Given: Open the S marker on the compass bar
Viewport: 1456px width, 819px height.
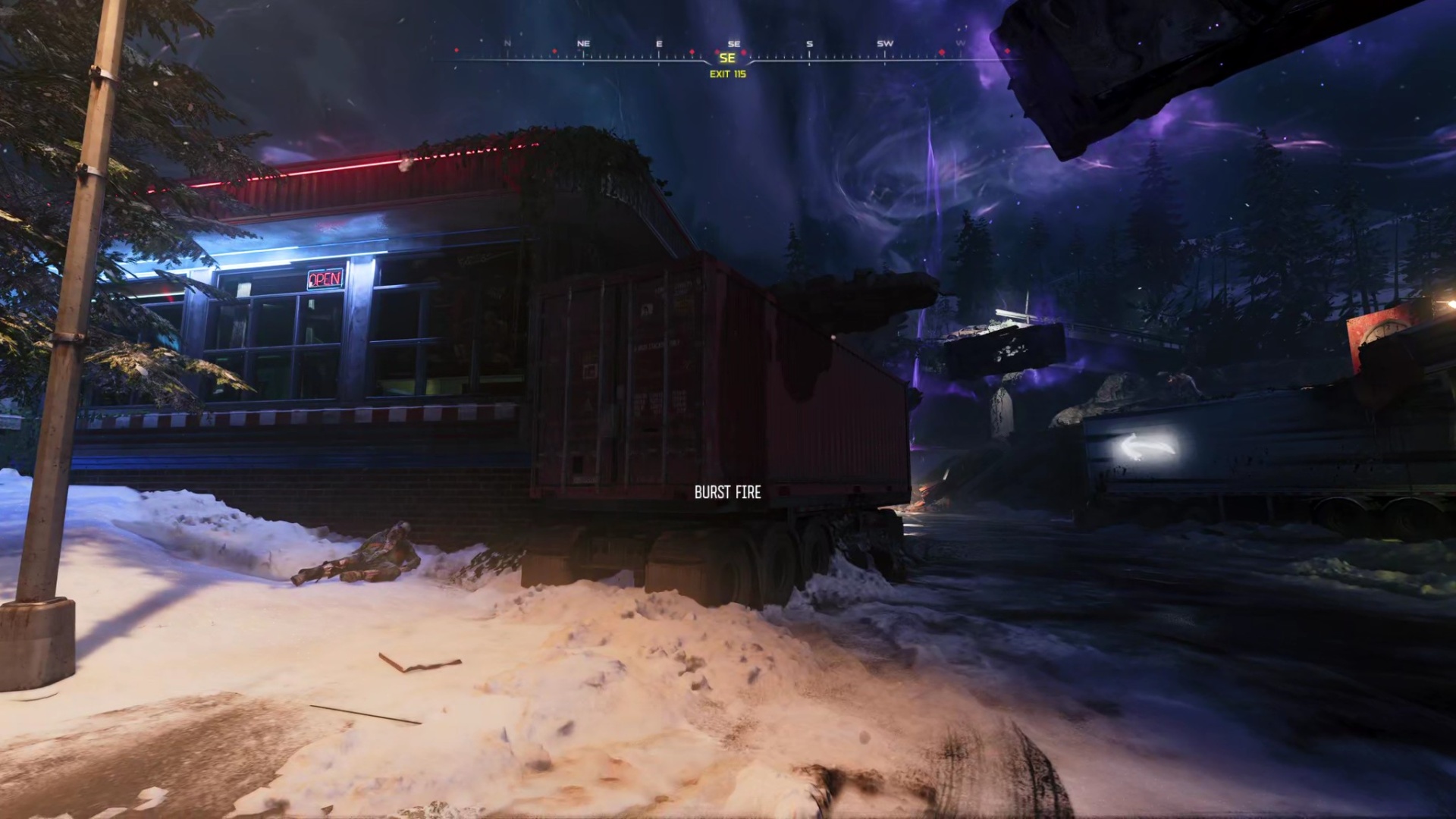Looking at the screenshot, I should coord(809,43).
